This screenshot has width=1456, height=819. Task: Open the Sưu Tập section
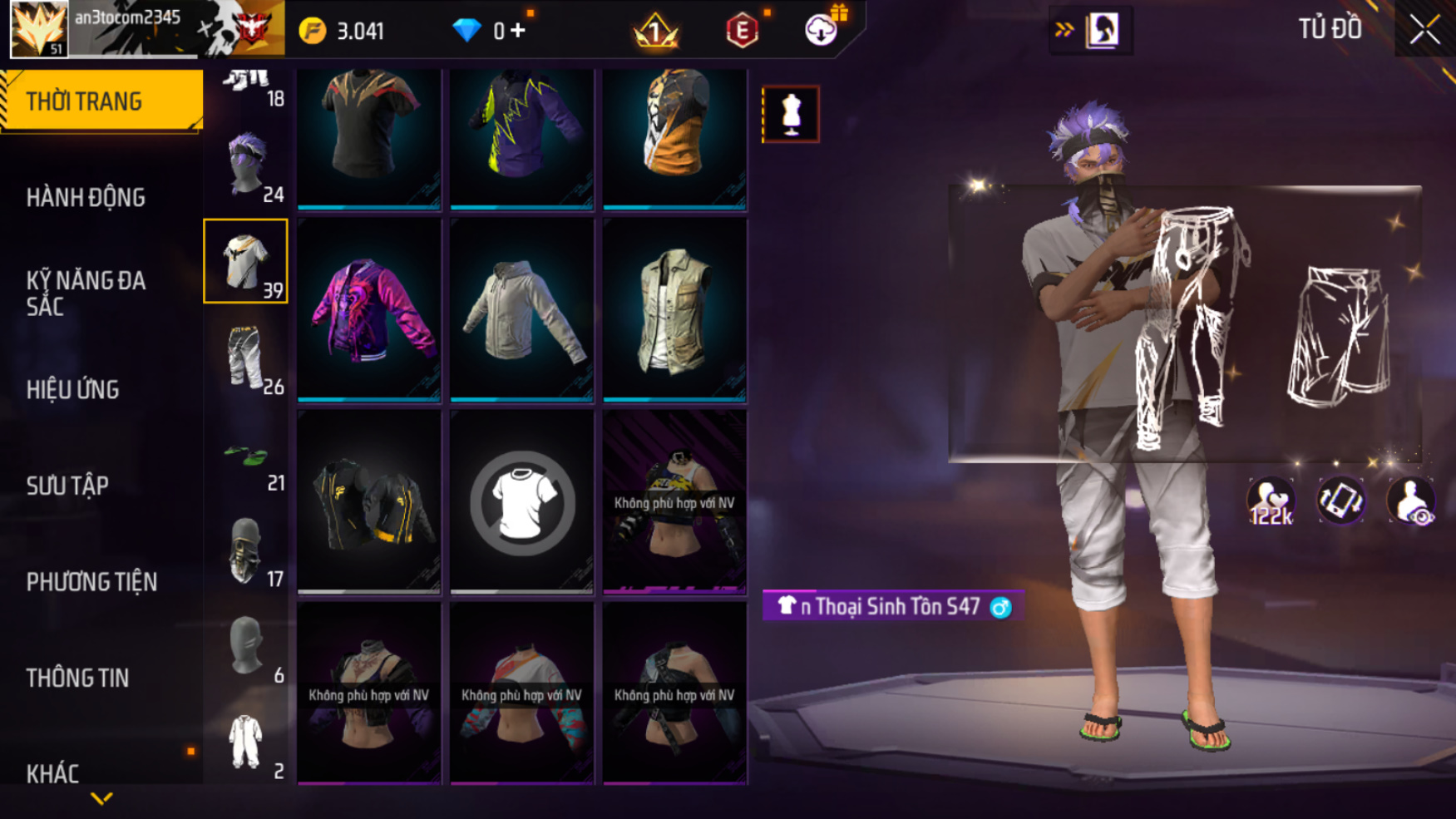pyautogui.click(x=67, y=486)
